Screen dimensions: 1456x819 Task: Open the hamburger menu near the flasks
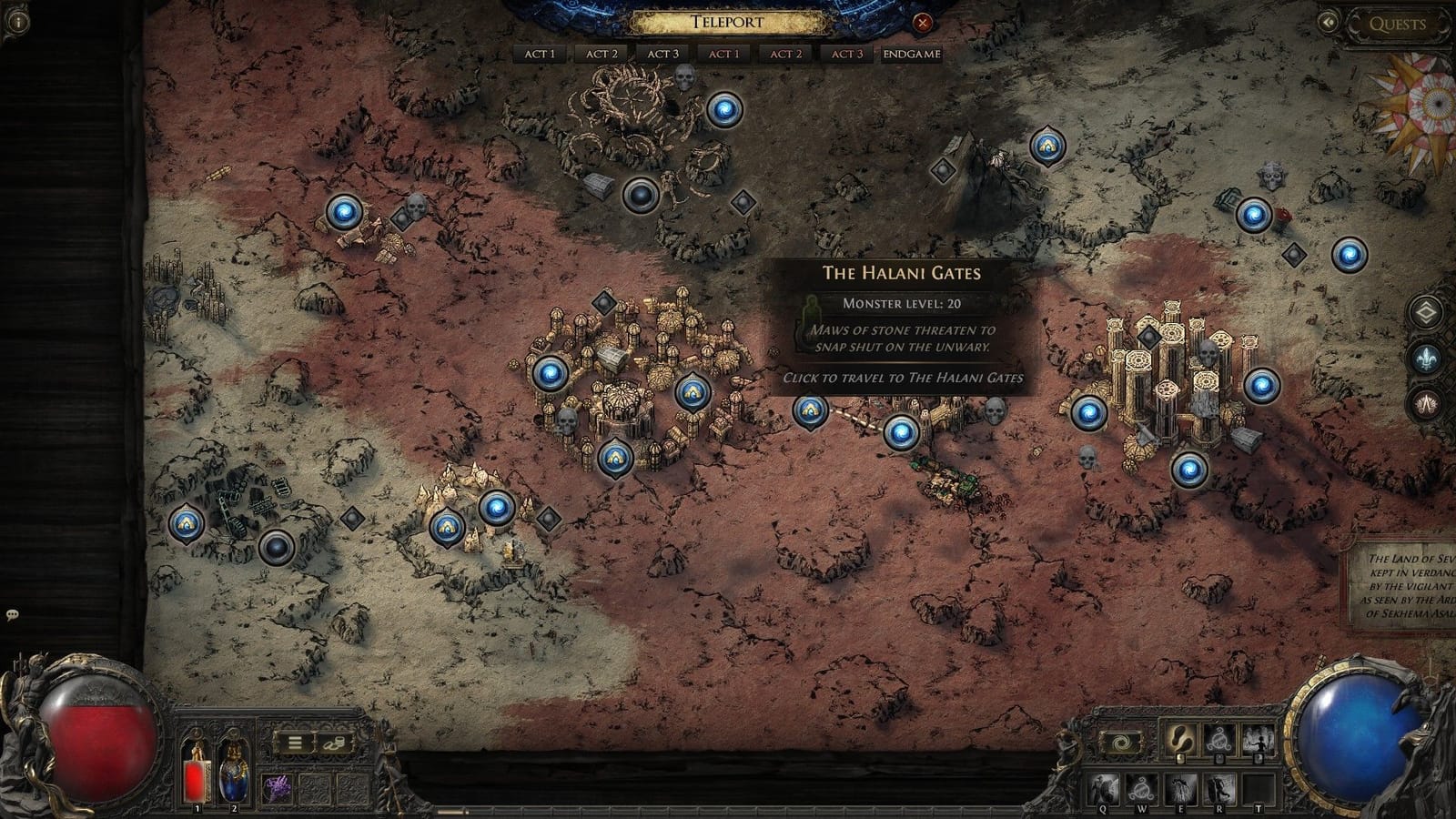tap(295, 743)
